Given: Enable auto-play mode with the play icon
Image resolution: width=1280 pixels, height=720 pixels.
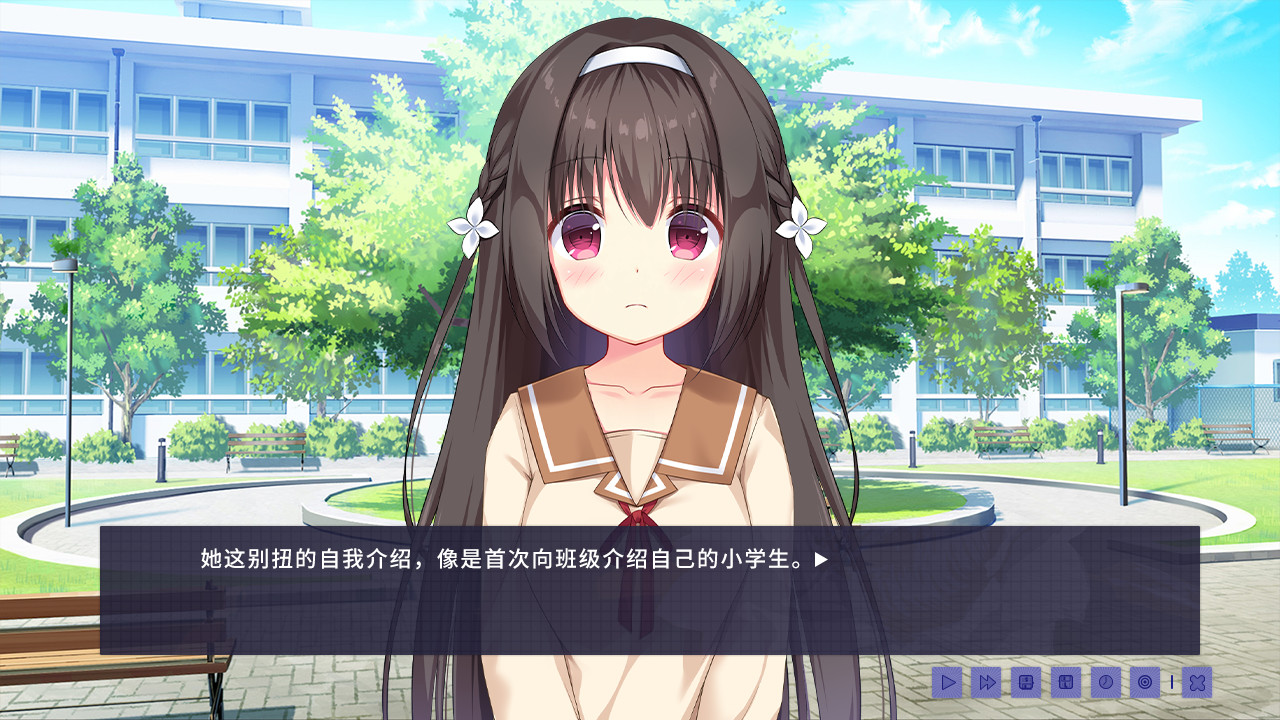Looking at the screenshot, I should point(947,682).
